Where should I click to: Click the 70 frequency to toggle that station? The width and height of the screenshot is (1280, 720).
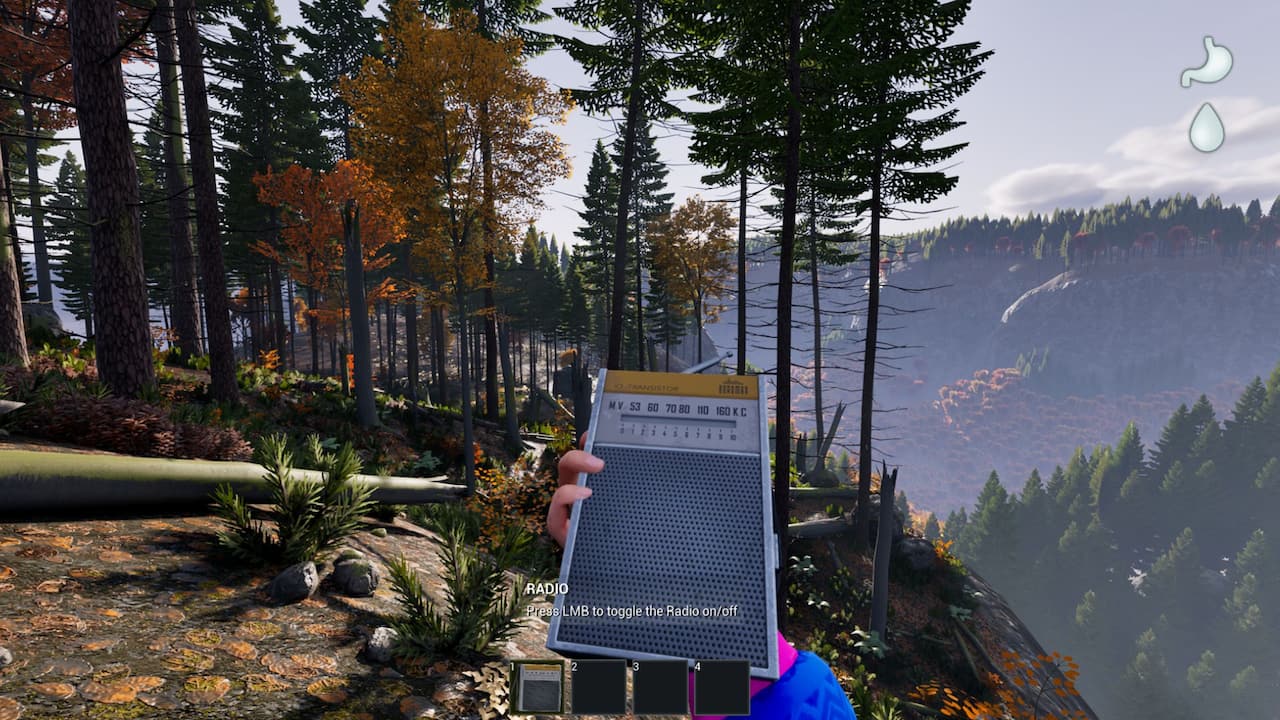pyautogui.click(x=671, y=409)
